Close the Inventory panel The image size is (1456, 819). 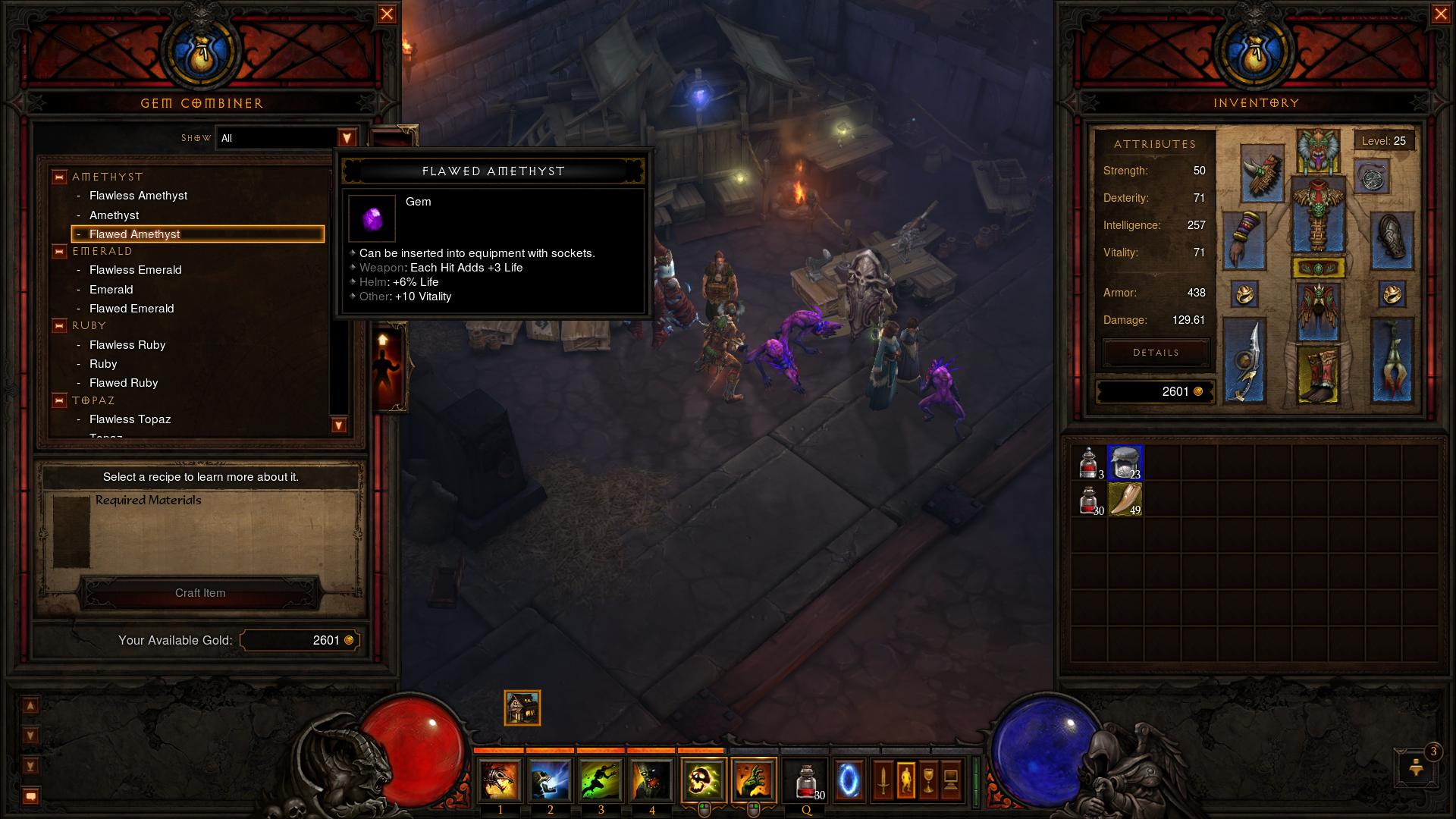click(1441, 14)
